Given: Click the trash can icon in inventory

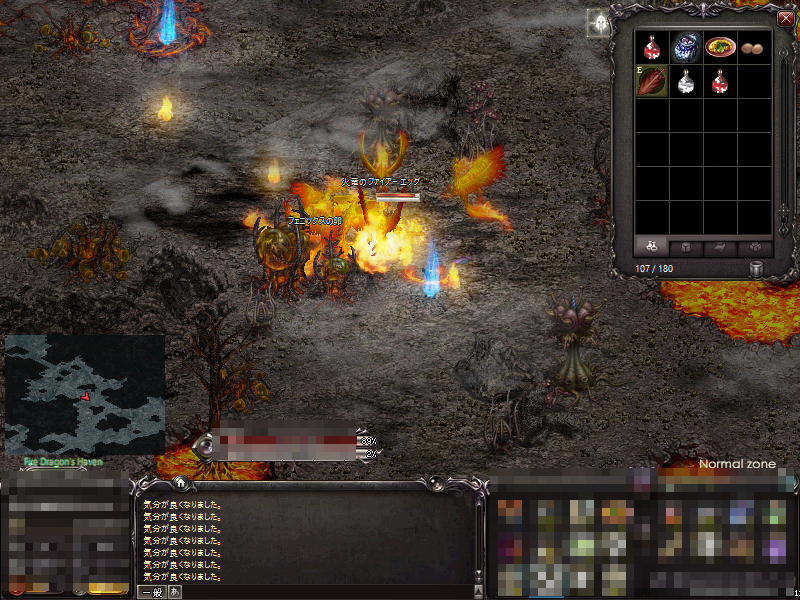Looking at the screenshot, I should pos(757,268).
